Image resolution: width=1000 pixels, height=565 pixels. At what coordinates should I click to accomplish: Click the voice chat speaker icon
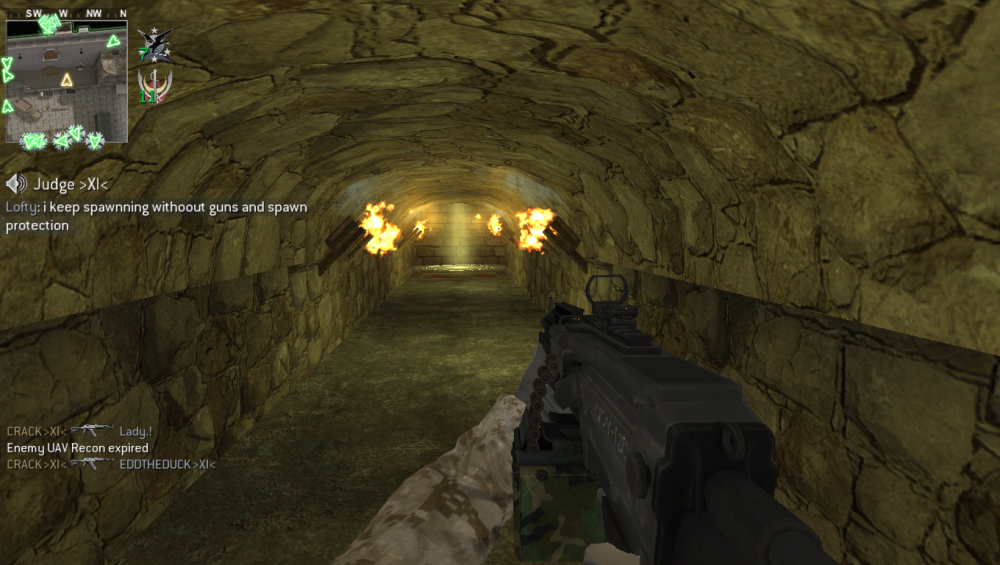[16, 184]
